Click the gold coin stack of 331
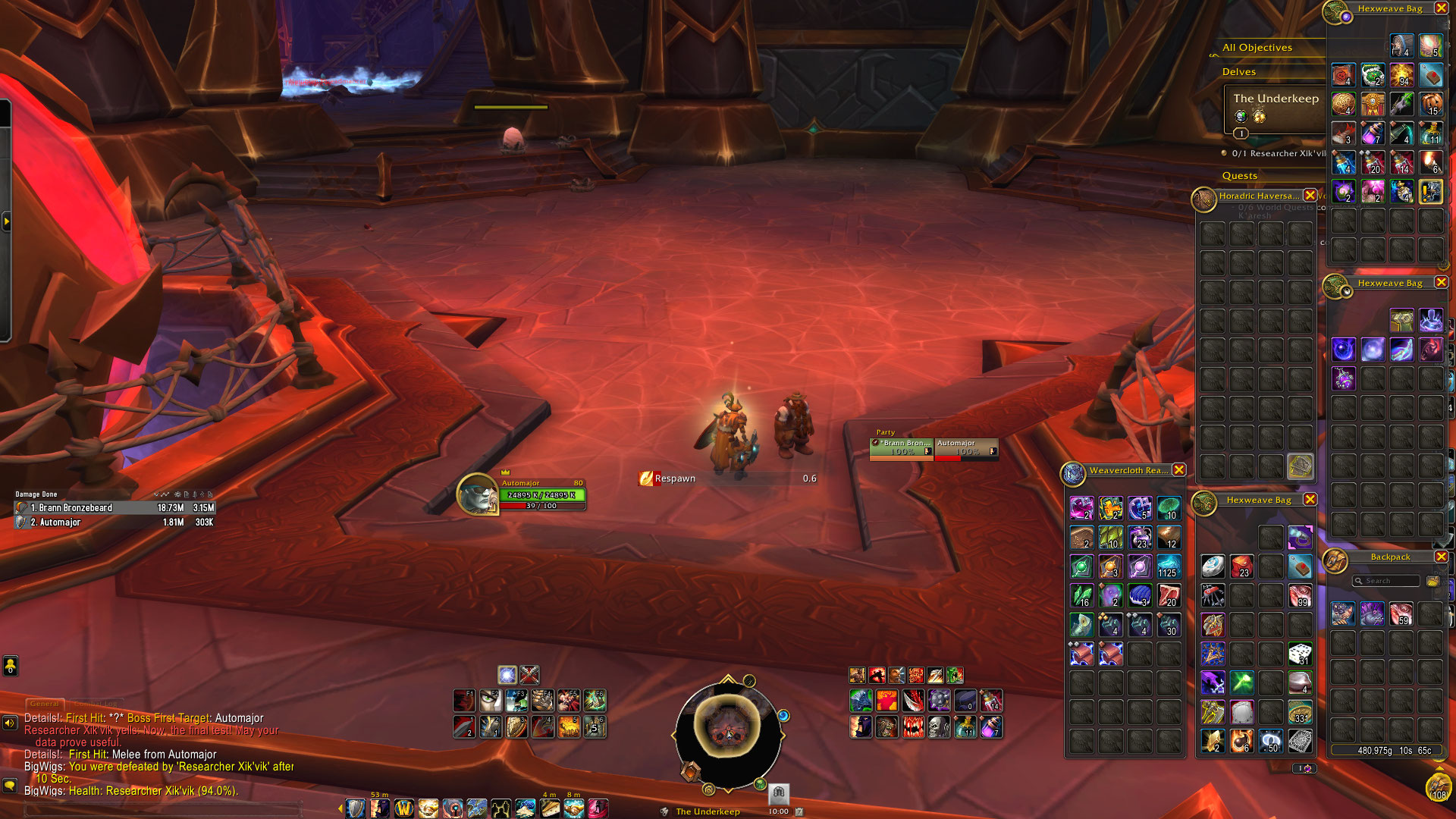This screenshot has width=1456, height=819. [1300, 713]
